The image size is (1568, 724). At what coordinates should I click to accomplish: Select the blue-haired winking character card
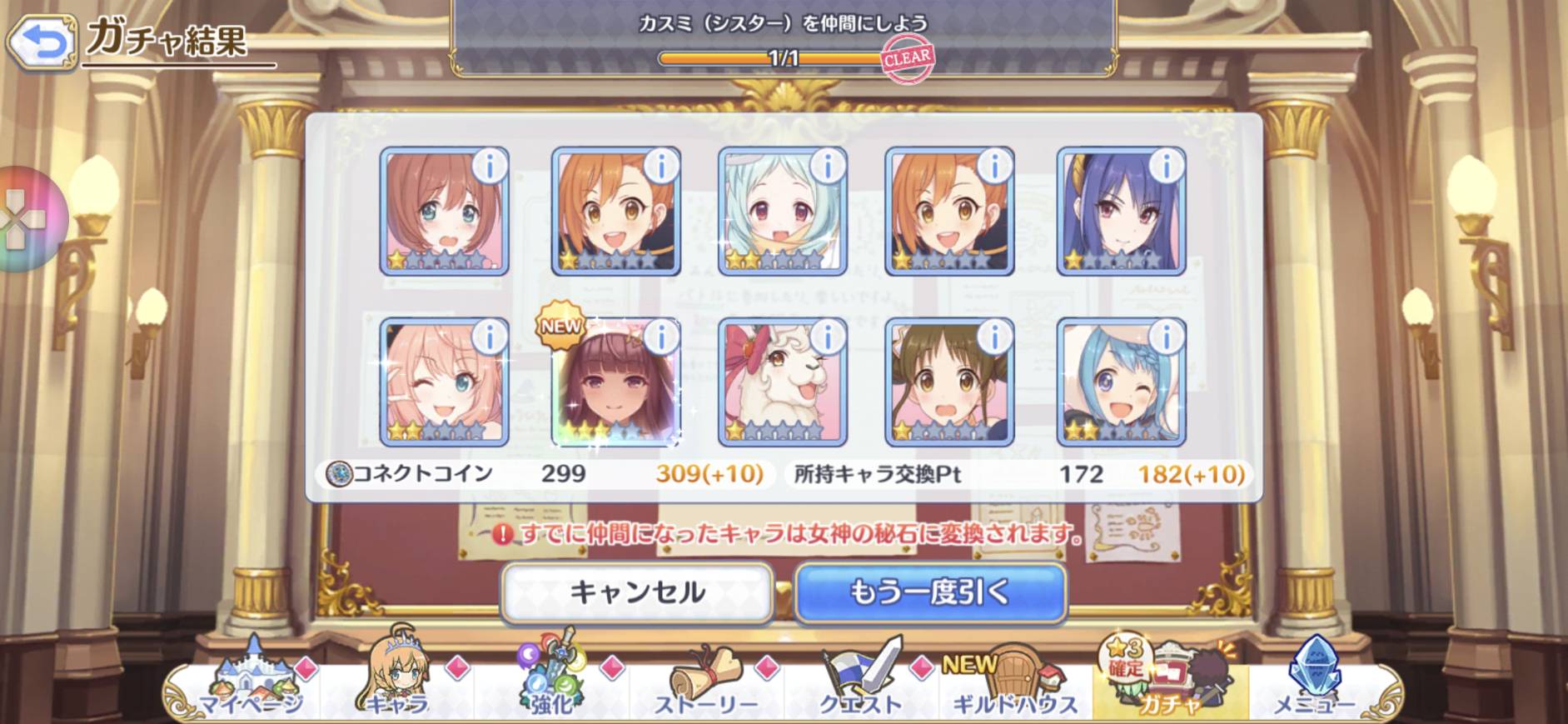click(1120, 383)
